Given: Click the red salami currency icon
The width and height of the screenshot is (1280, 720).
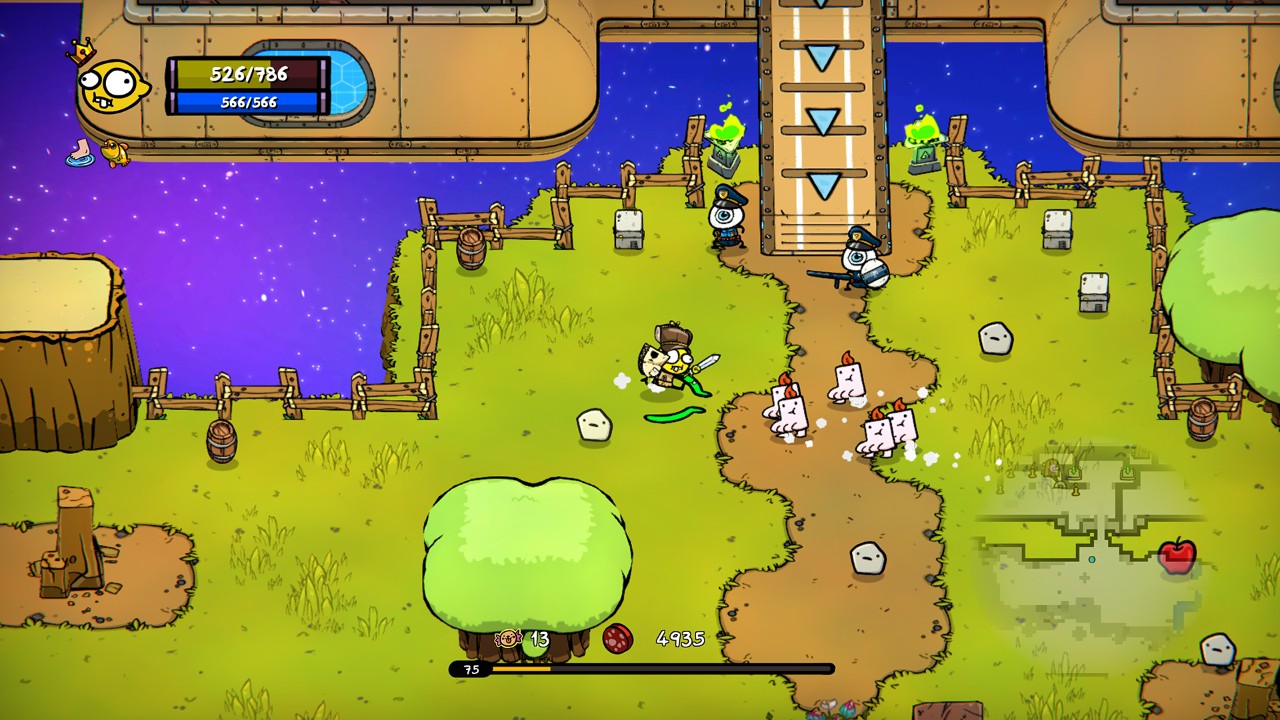Looking at the screenshot, I should pyautogui.click(x=618, y=639).
